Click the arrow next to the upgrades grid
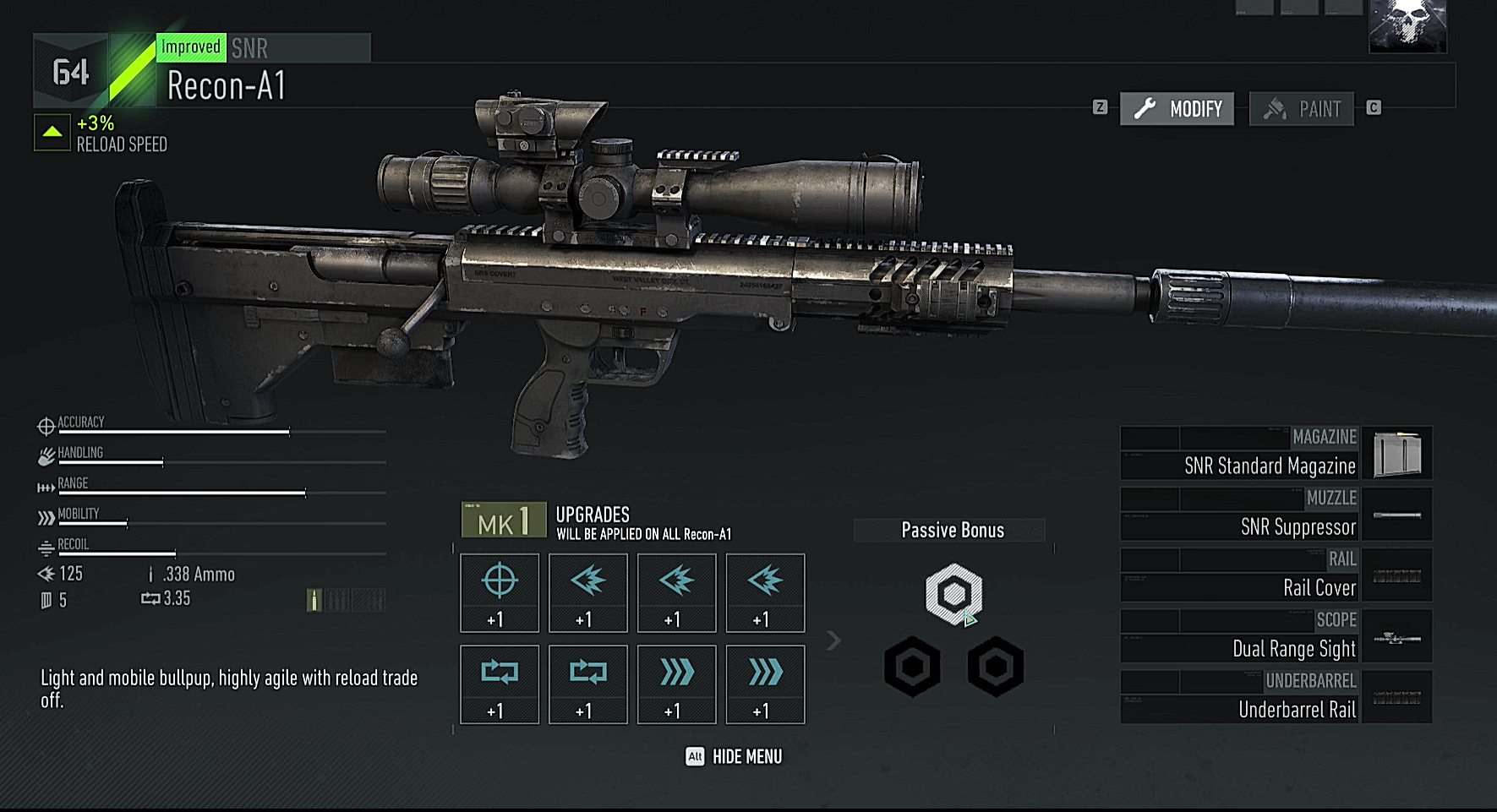The image size is (1497, 812). pos(833,640)
